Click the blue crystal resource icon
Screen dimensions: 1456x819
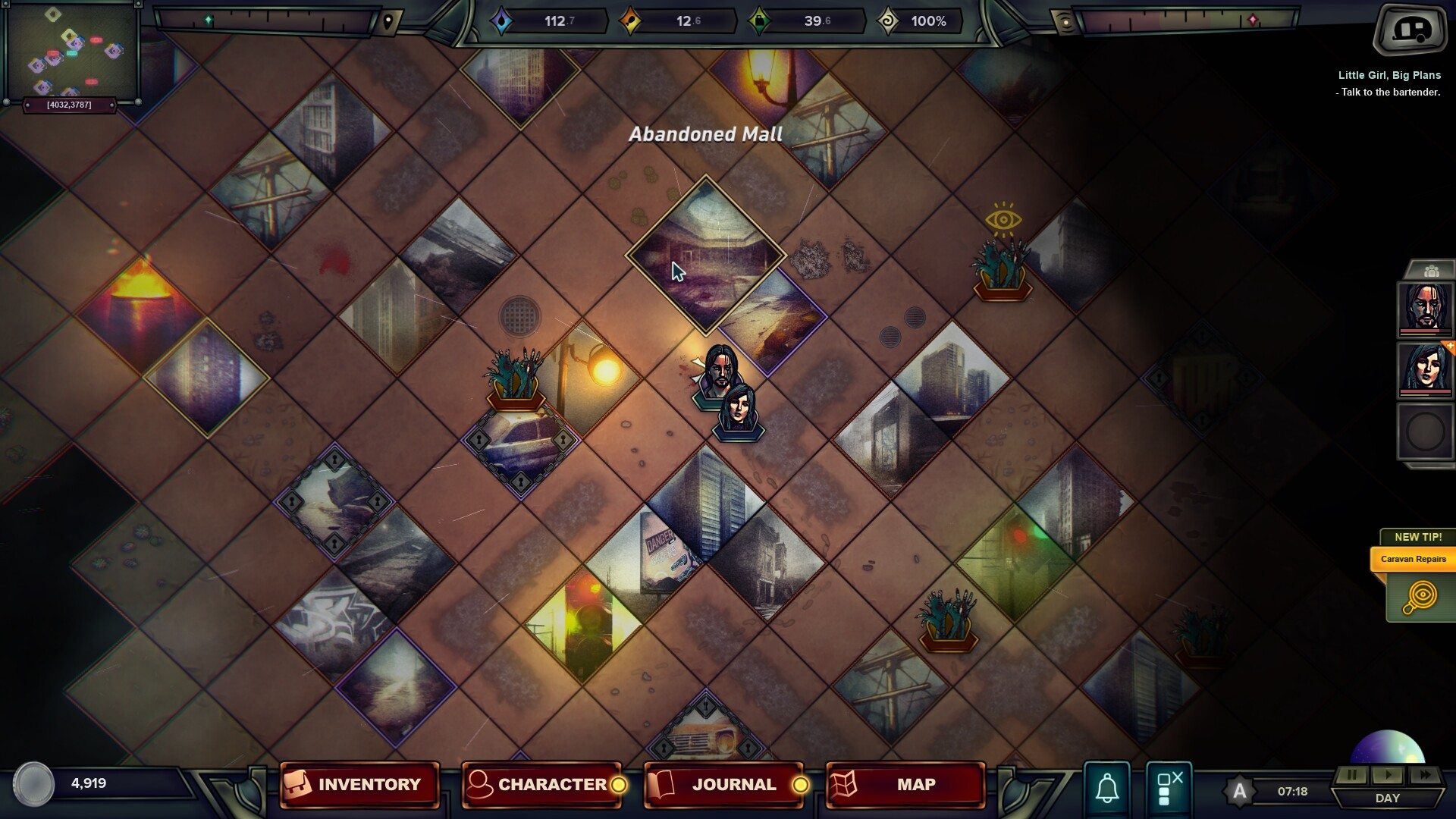[502, 21]
